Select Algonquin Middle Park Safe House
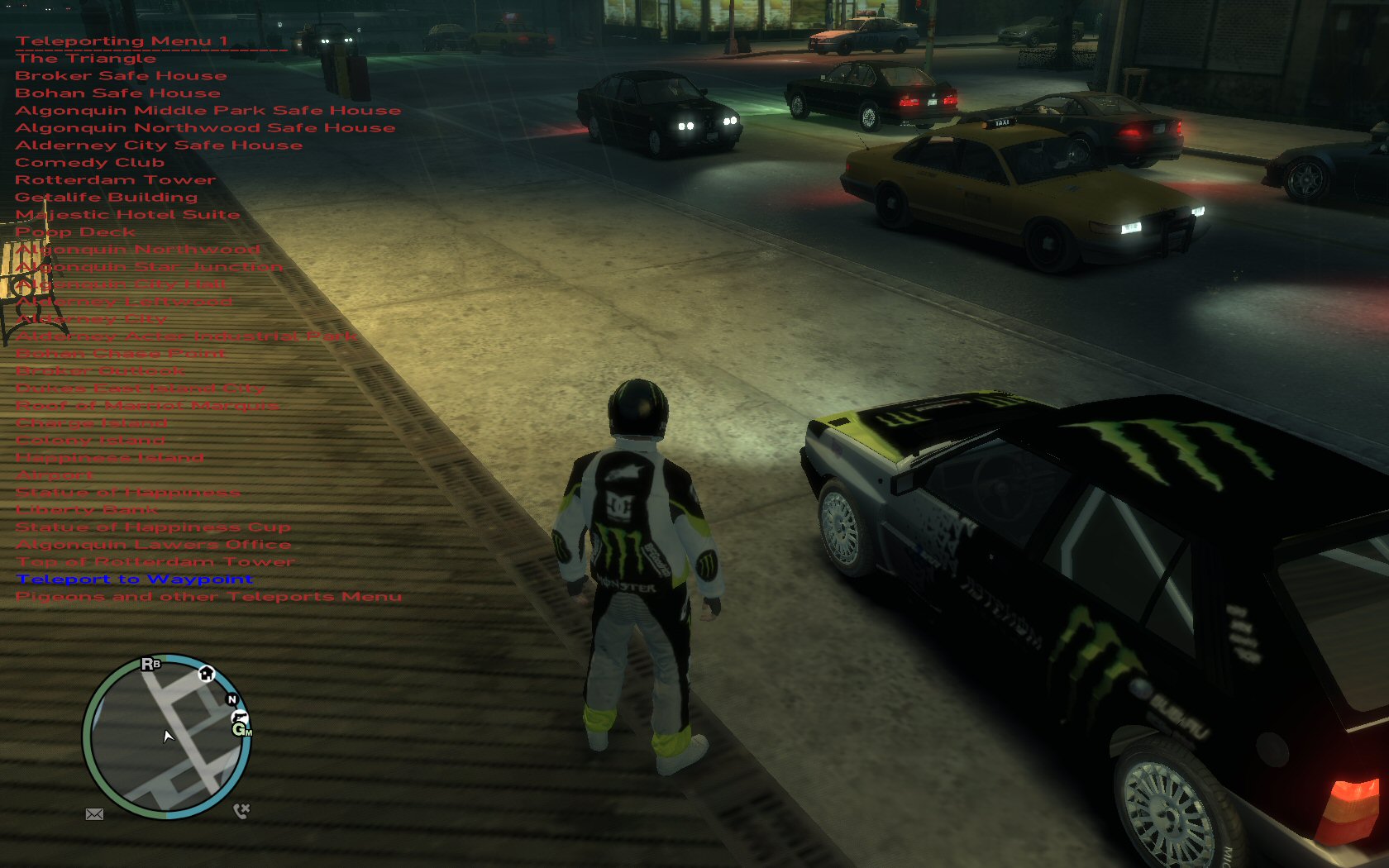Screen dimensions: 1389x868 [208, 111]
